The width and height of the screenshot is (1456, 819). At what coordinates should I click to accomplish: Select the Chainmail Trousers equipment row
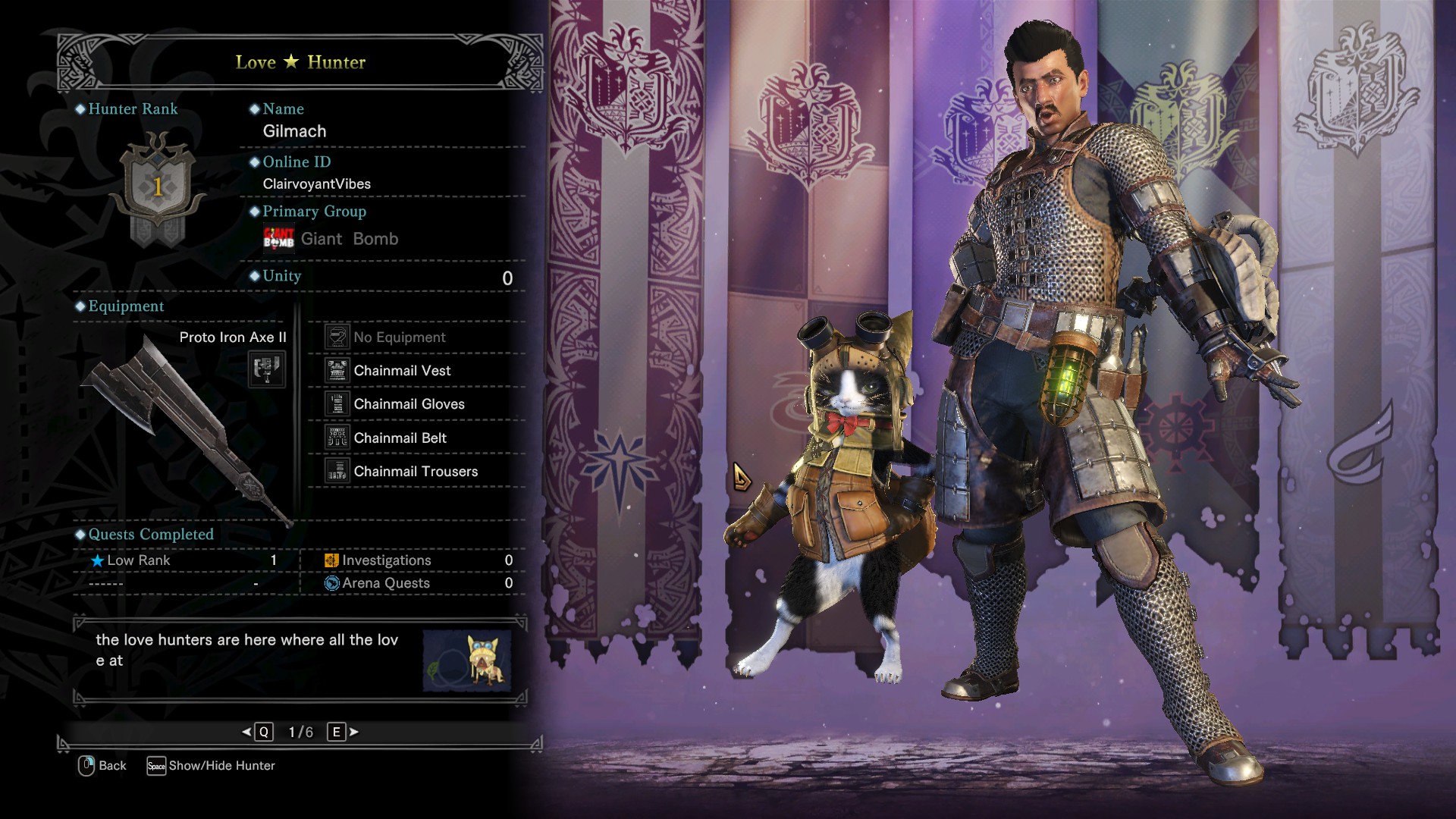click(416, 472)
